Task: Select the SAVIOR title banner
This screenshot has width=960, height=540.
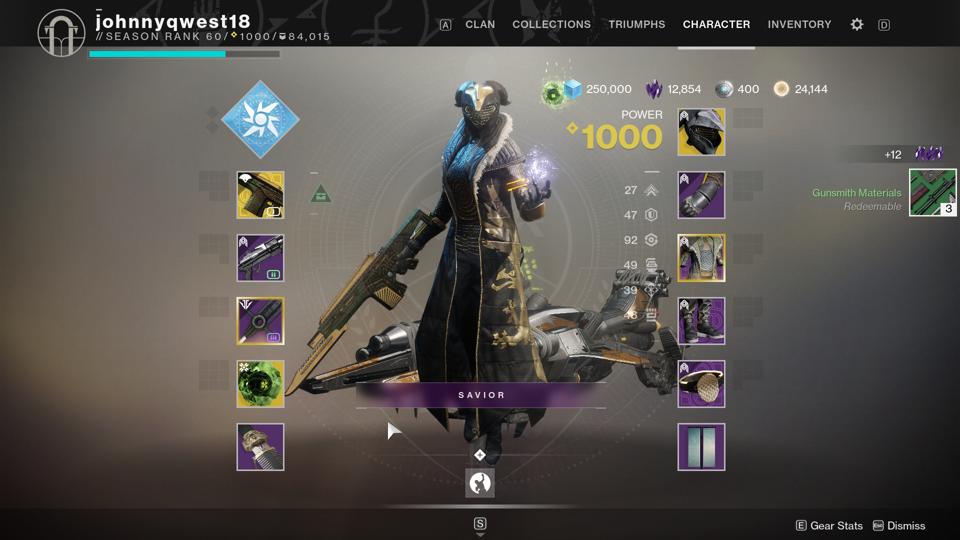Action: [x=481, y=395]
